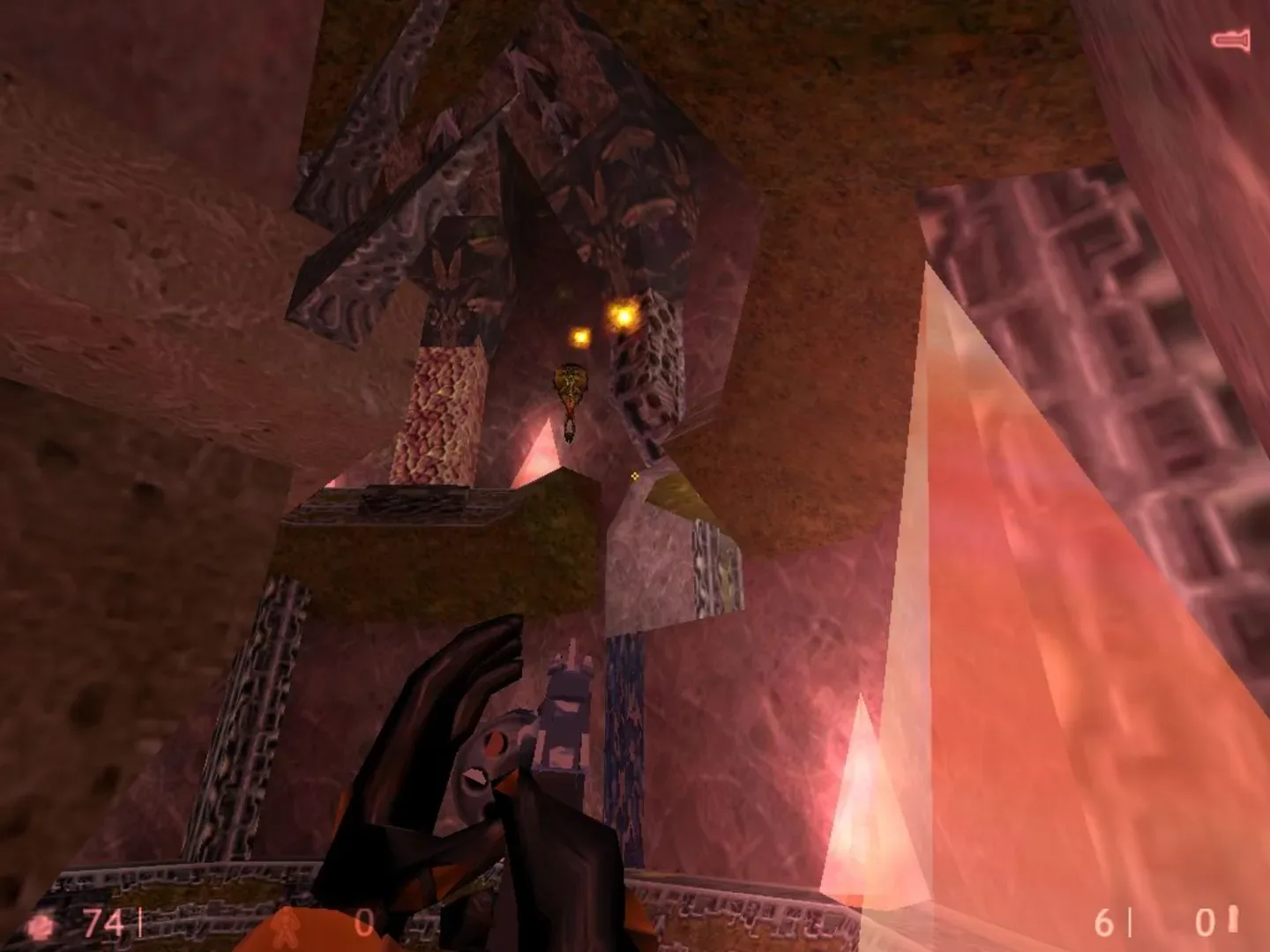This screenshot has width=1270, height=952.
Task: Click the second smaller fireball
Action: click(581, 338)
